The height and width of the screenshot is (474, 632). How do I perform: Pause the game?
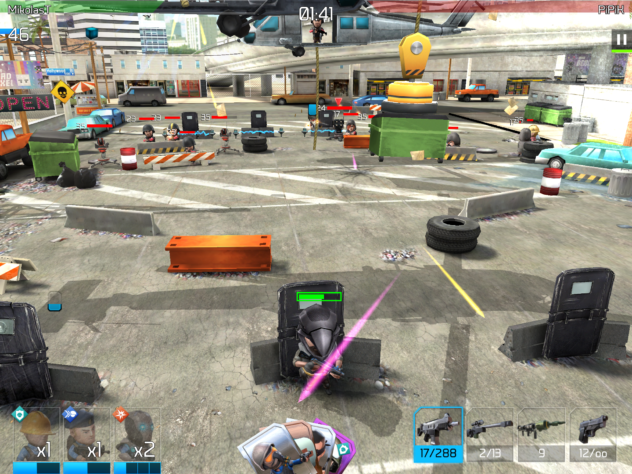(x=620, y=39)
